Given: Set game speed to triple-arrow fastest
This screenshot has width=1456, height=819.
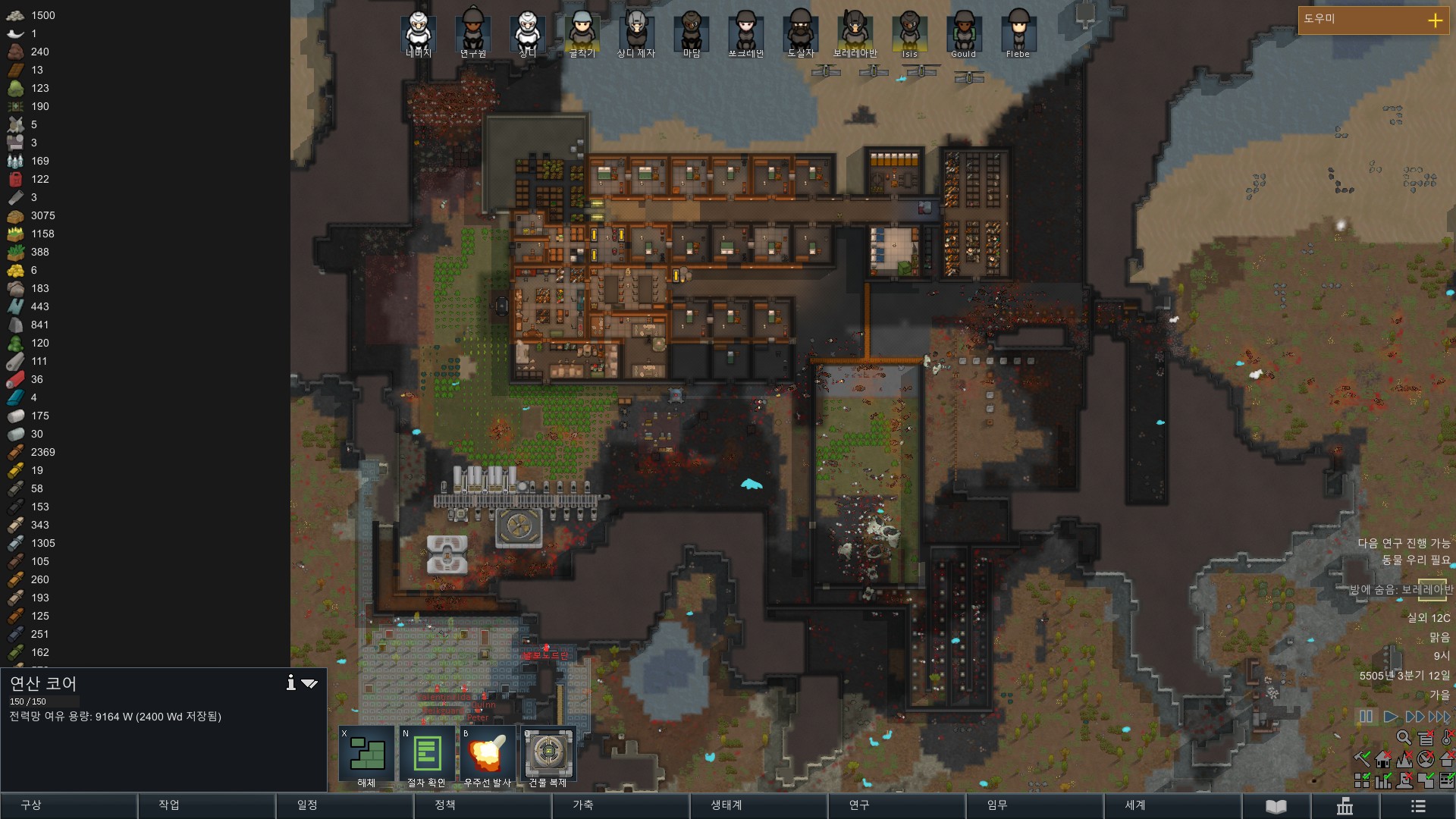Looking at the screenshot, I should click(x=1439, y=717).
